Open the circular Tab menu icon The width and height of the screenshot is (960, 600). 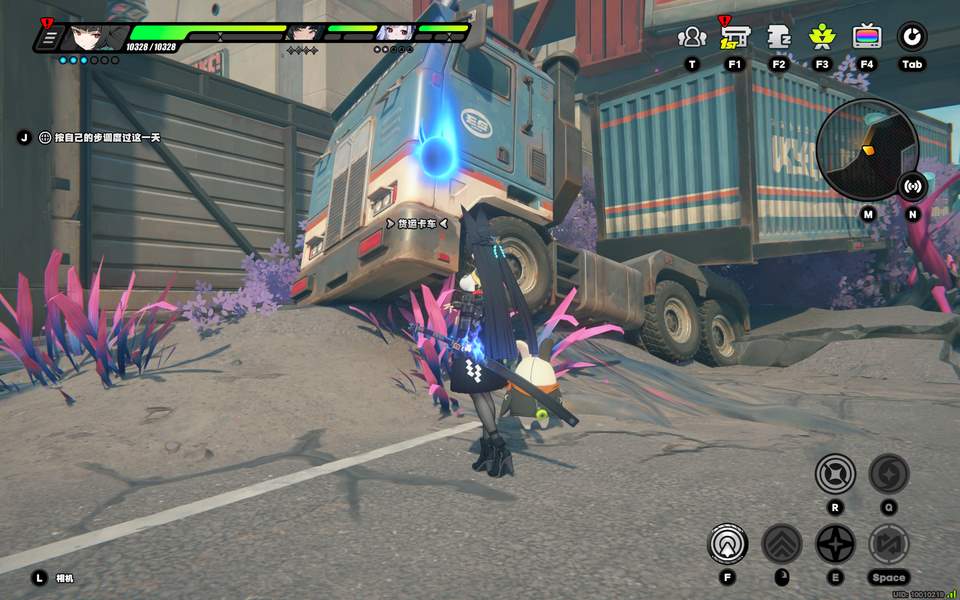coord(911,37)
